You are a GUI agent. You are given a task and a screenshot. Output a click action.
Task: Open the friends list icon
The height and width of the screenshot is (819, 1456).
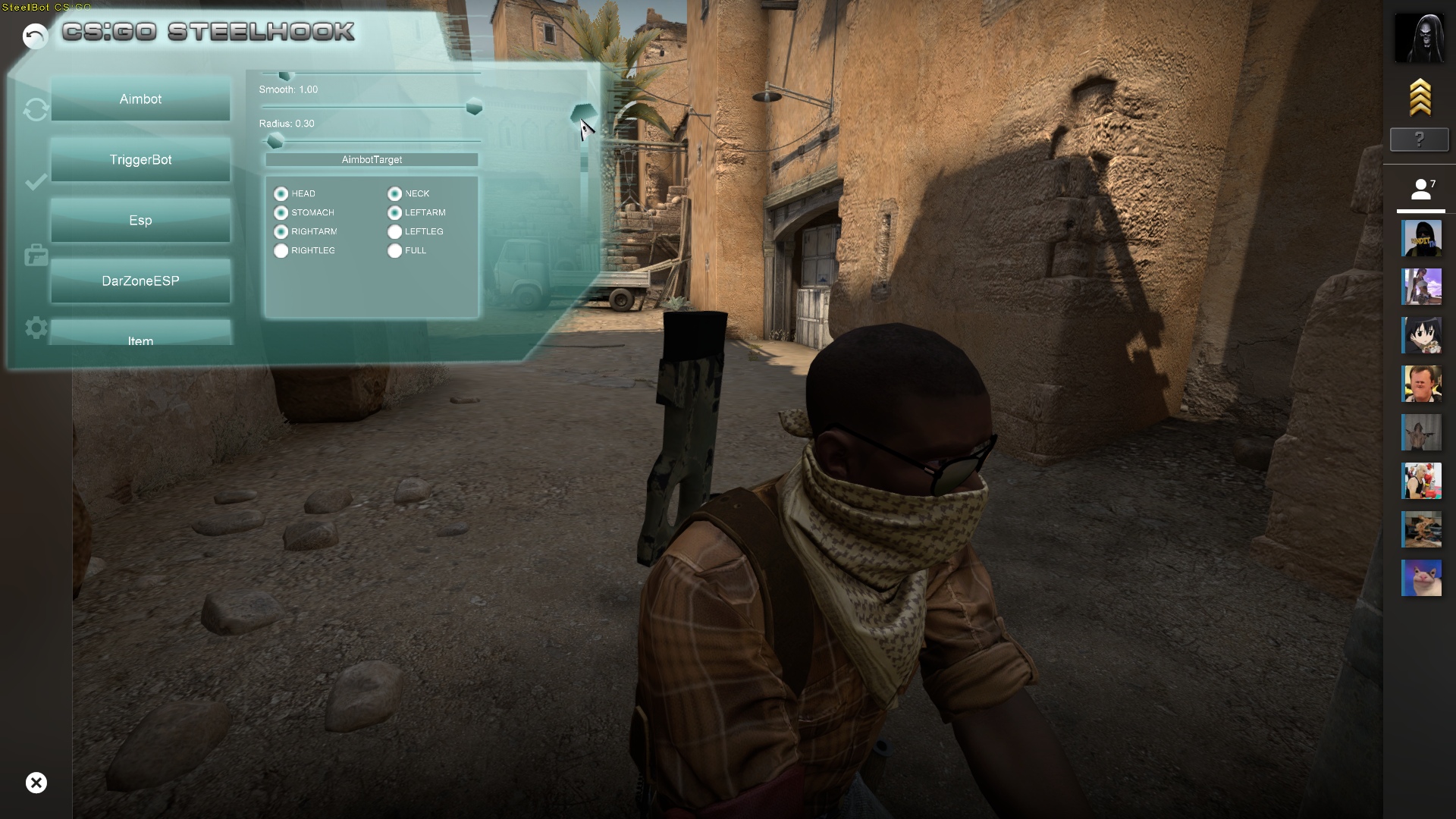1420,190
